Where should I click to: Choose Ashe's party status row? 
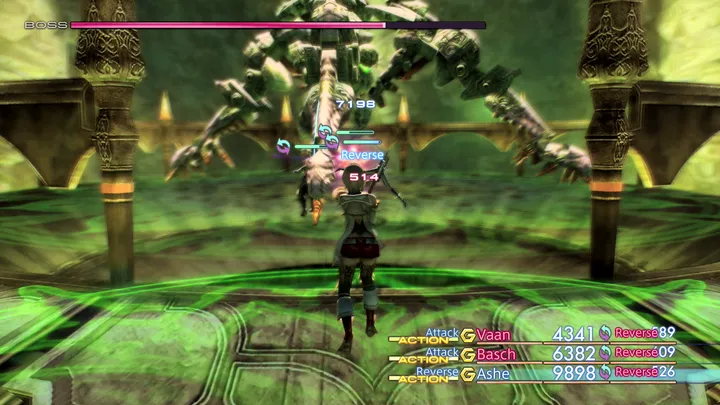[495, 372]
